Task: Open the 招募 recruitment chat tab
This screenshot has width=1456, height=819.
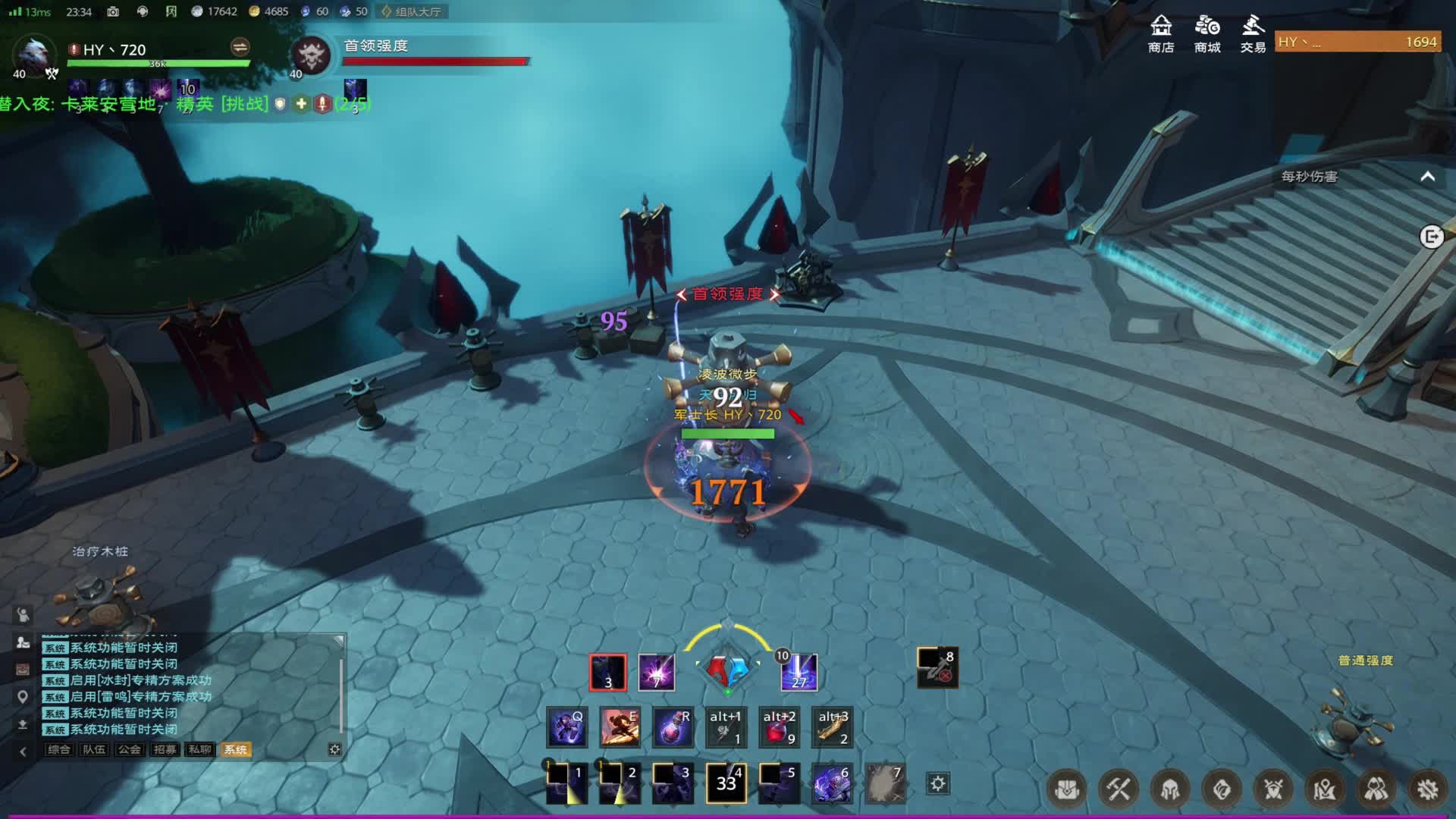Action: [x=165, y=749]
